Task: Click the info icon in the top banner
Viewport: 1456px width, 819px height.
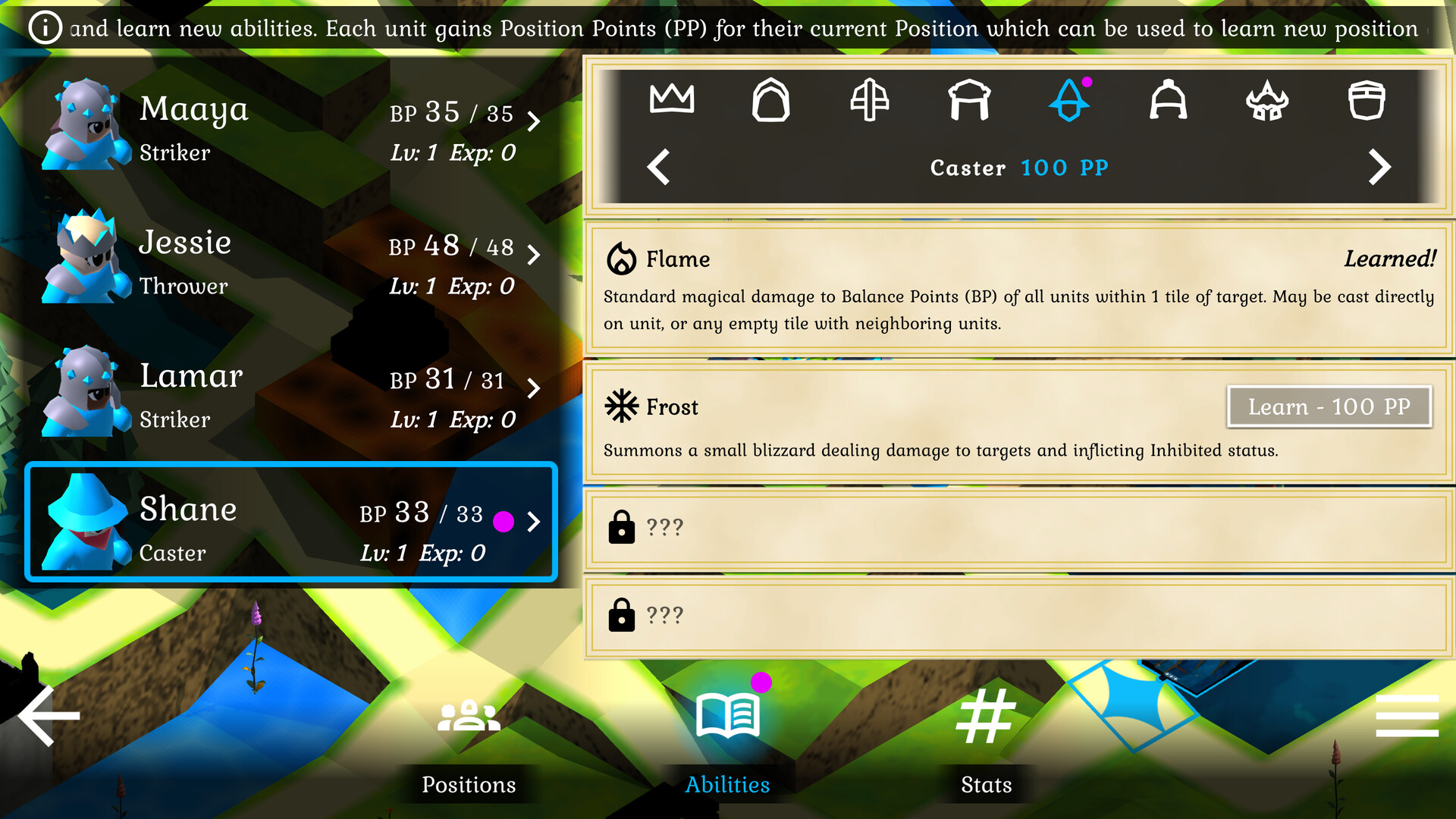Action: coord(45,27)
